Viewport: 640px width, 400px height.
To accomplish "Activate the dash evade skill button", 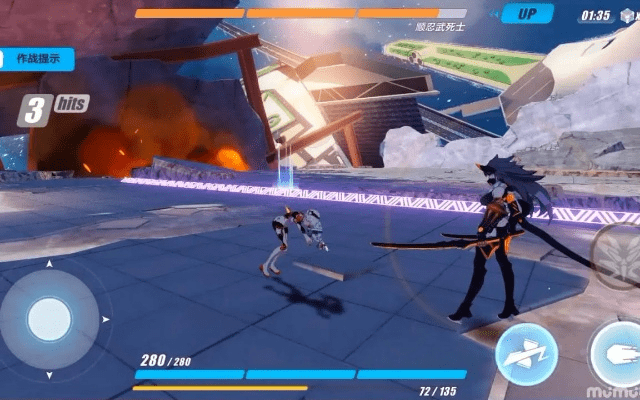I will 526,354.
